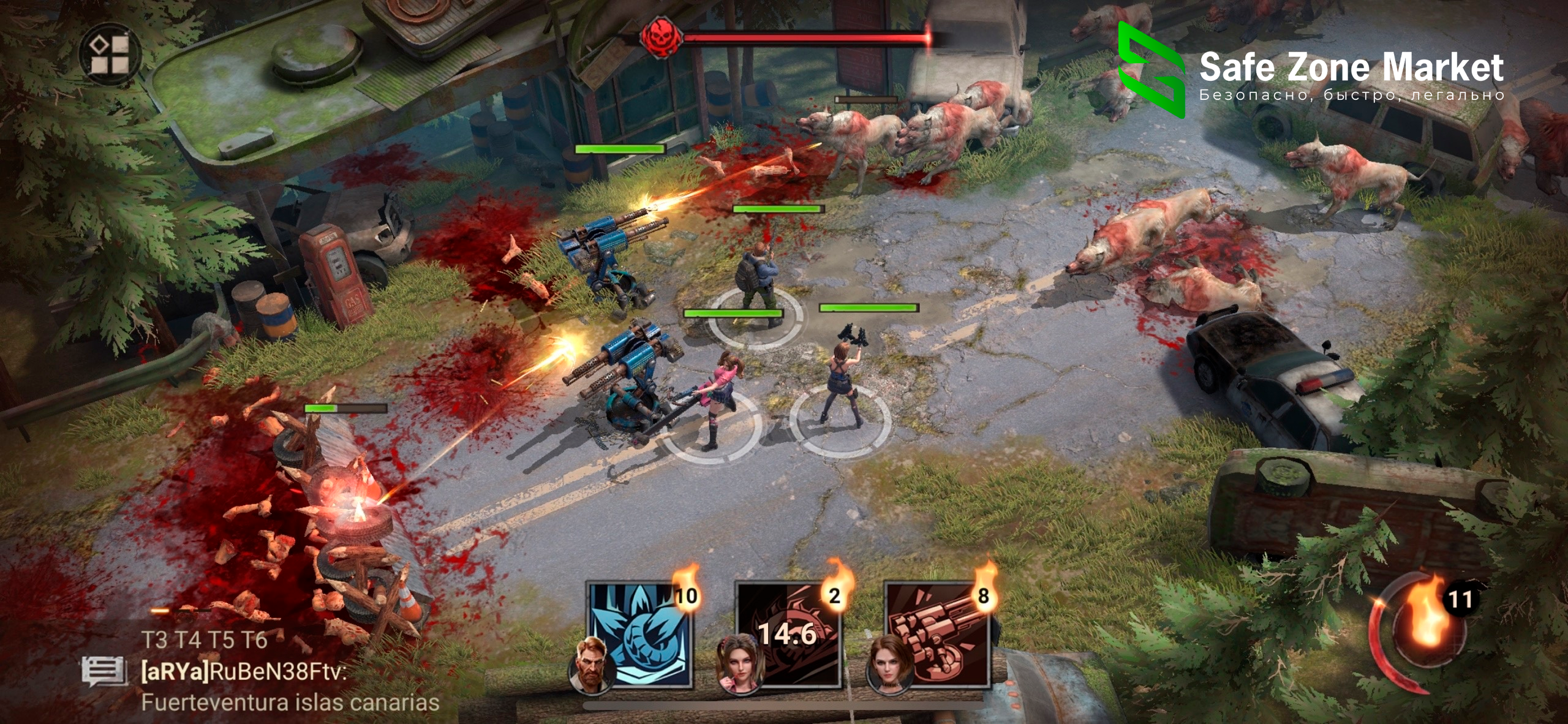
Task: Select the chainsaw skill on cooldown
Action: point(789,634)
